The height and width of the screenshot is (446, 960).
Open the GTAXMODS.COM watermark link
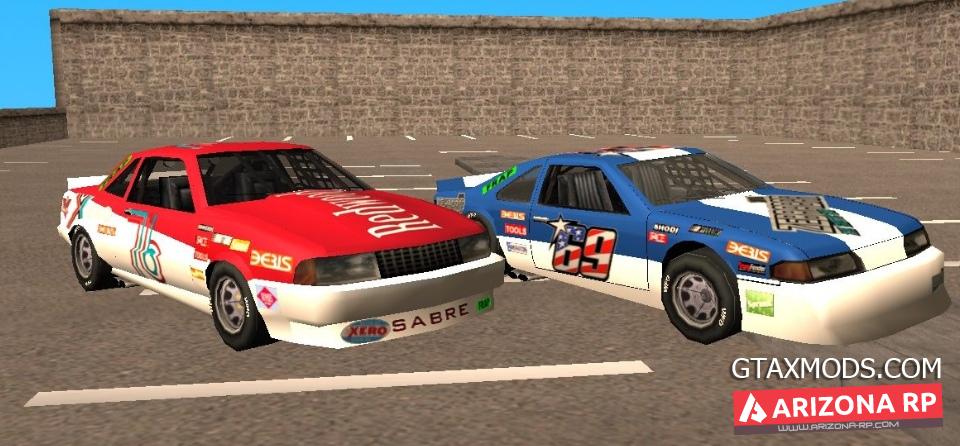836,367
